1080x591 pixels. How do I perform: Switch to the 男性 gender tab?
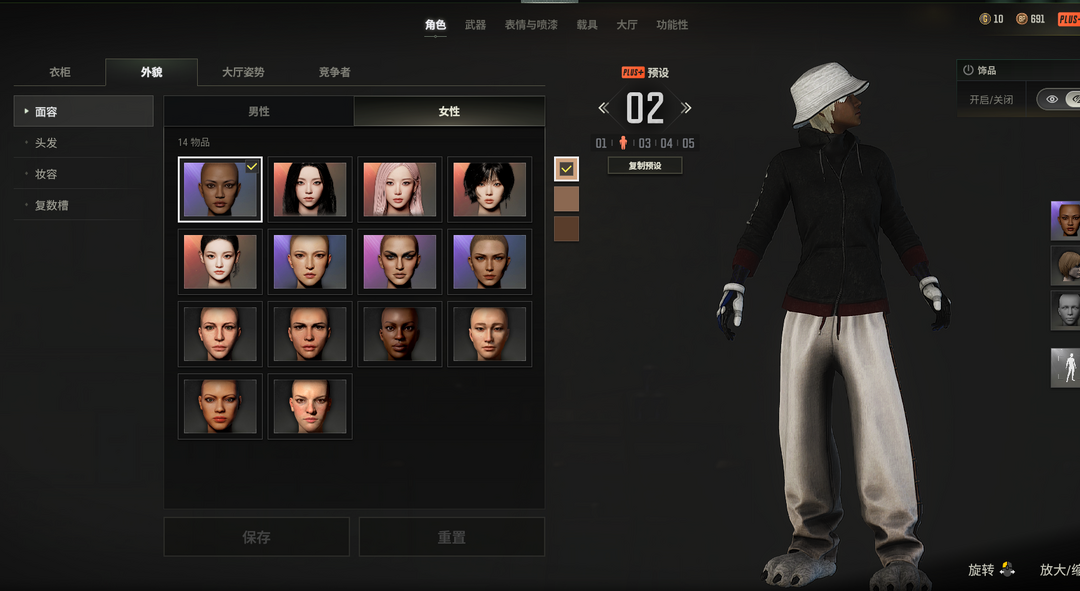point(259,111)
